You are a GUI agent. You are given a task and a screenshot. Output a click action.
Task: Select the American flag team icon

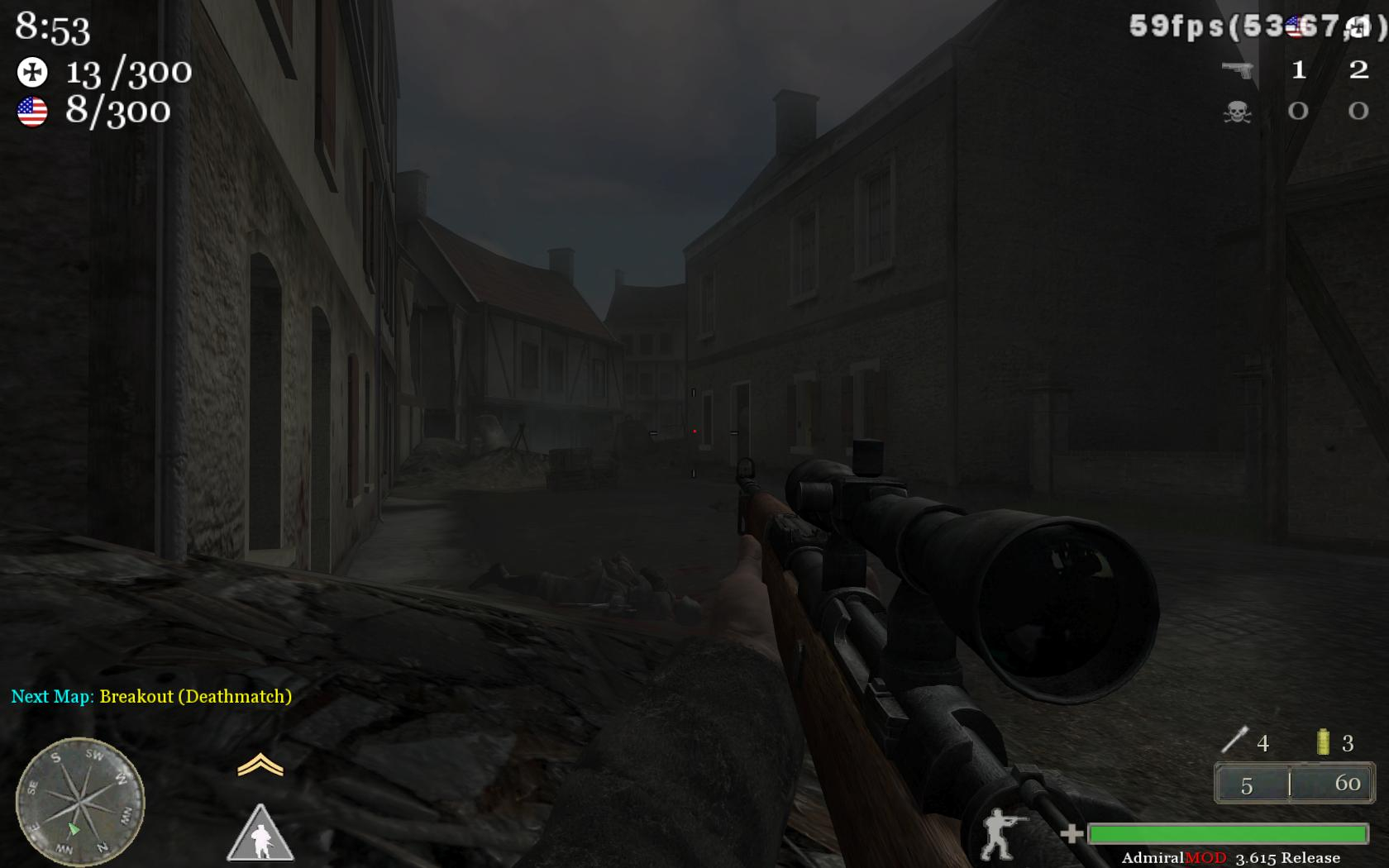(32, 112)
